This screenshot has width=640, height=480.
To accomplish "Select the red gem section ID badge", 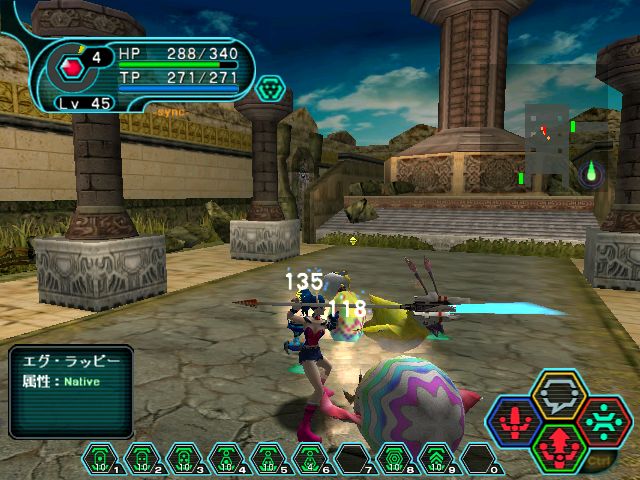I will tap(72, 68).
